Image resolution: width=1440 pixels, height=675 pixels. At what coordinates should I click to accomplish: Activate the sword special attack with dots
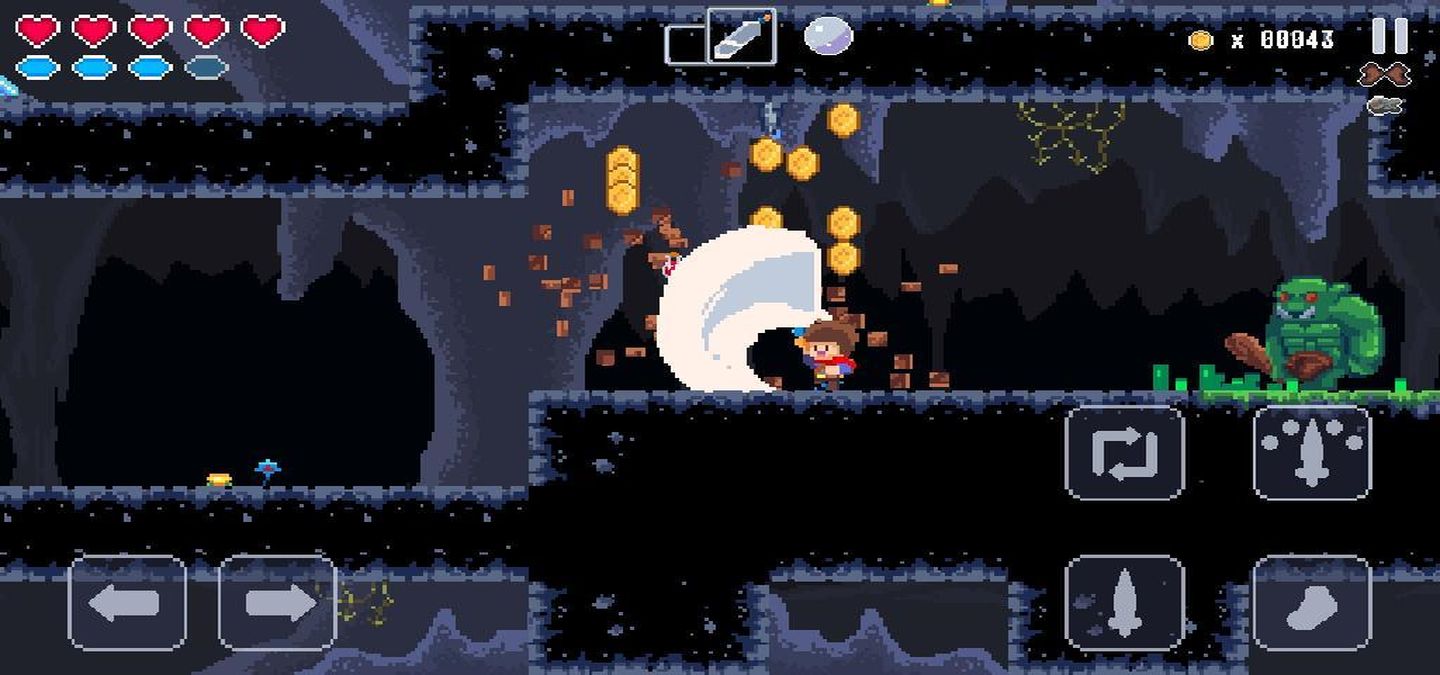(1312, 453)
